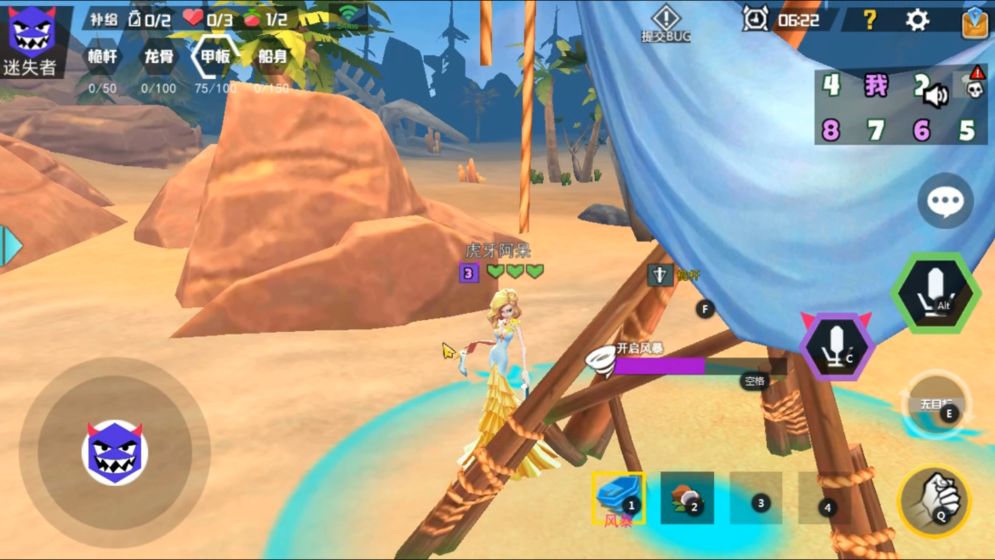995x560 pixels.
Task: Tap the 无目标 target switch button
Action: [936, 406]
